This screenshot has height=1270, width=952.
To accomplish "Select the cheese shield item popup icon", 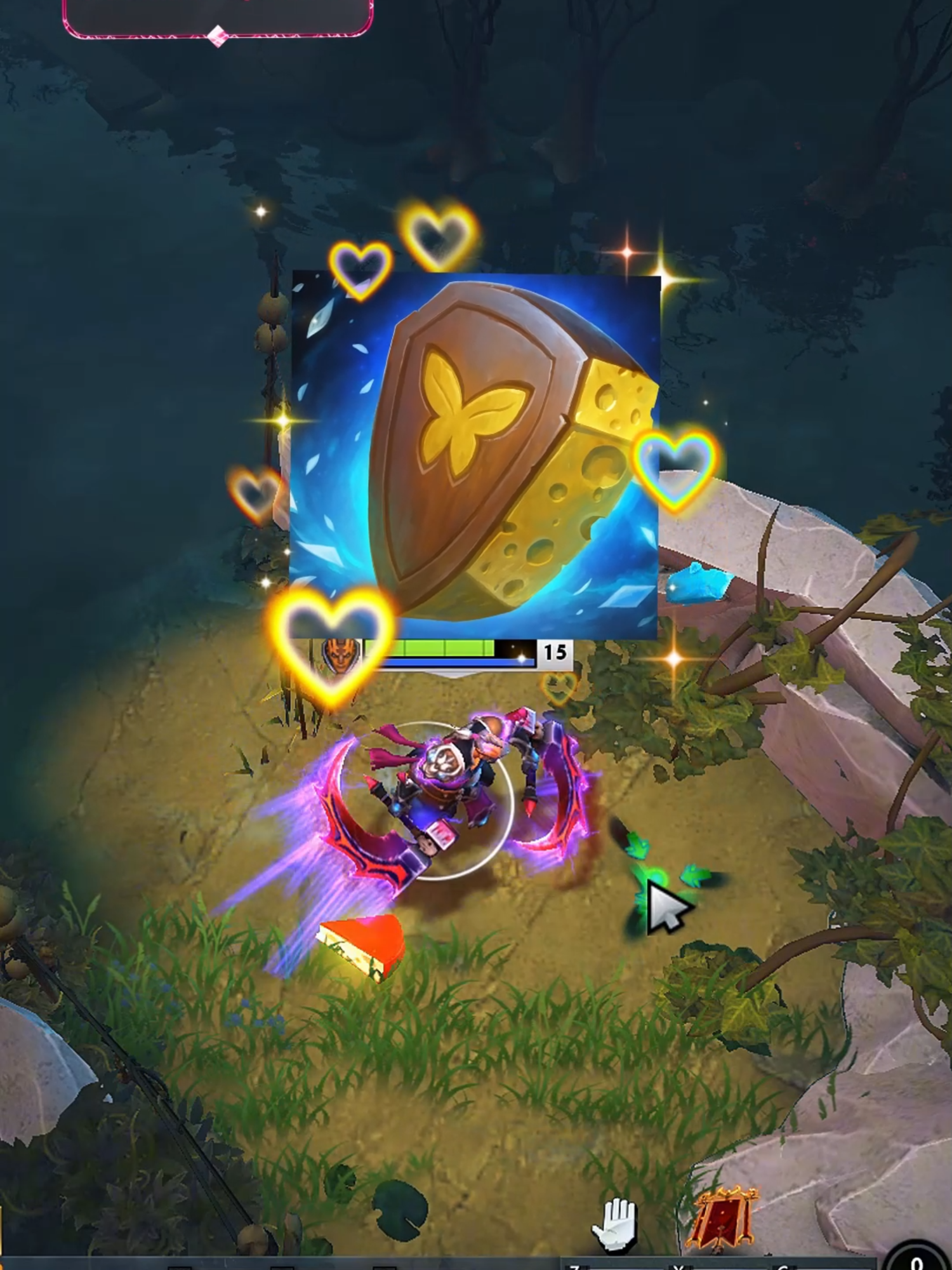I will [x=476, y=454].
